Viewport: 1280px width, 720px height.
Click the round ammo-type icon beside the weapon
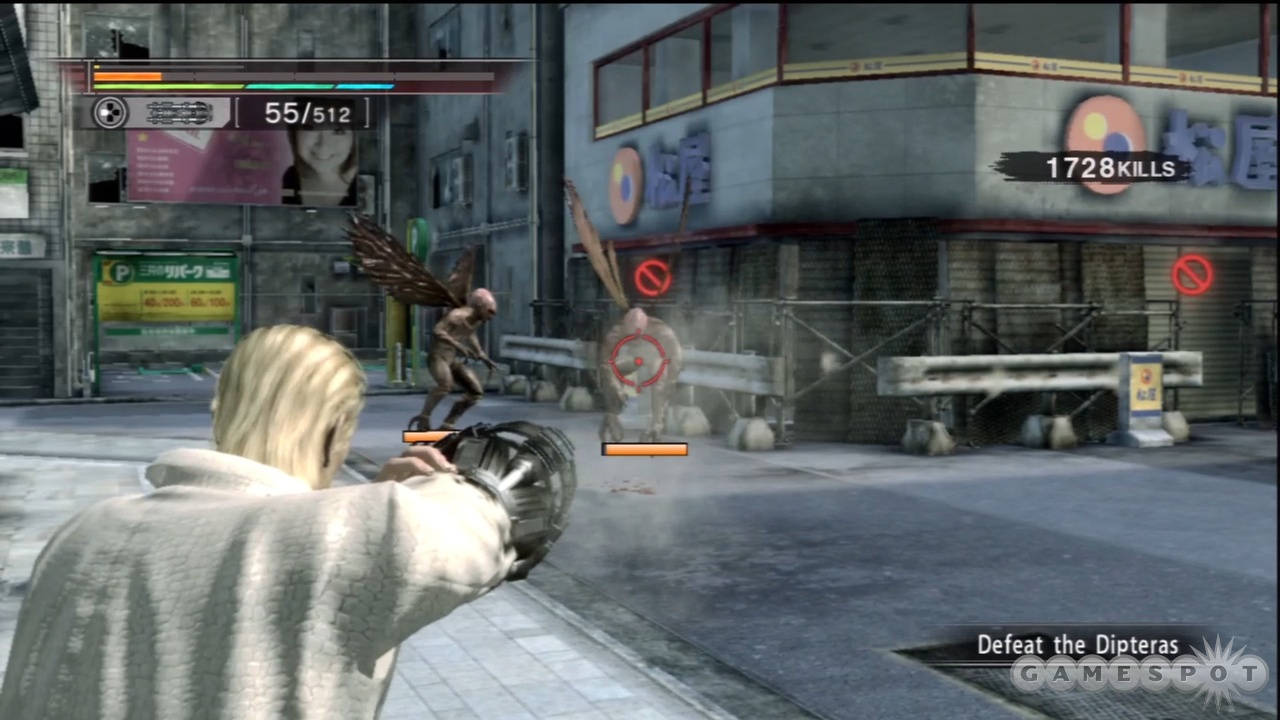tap(109, 113)
